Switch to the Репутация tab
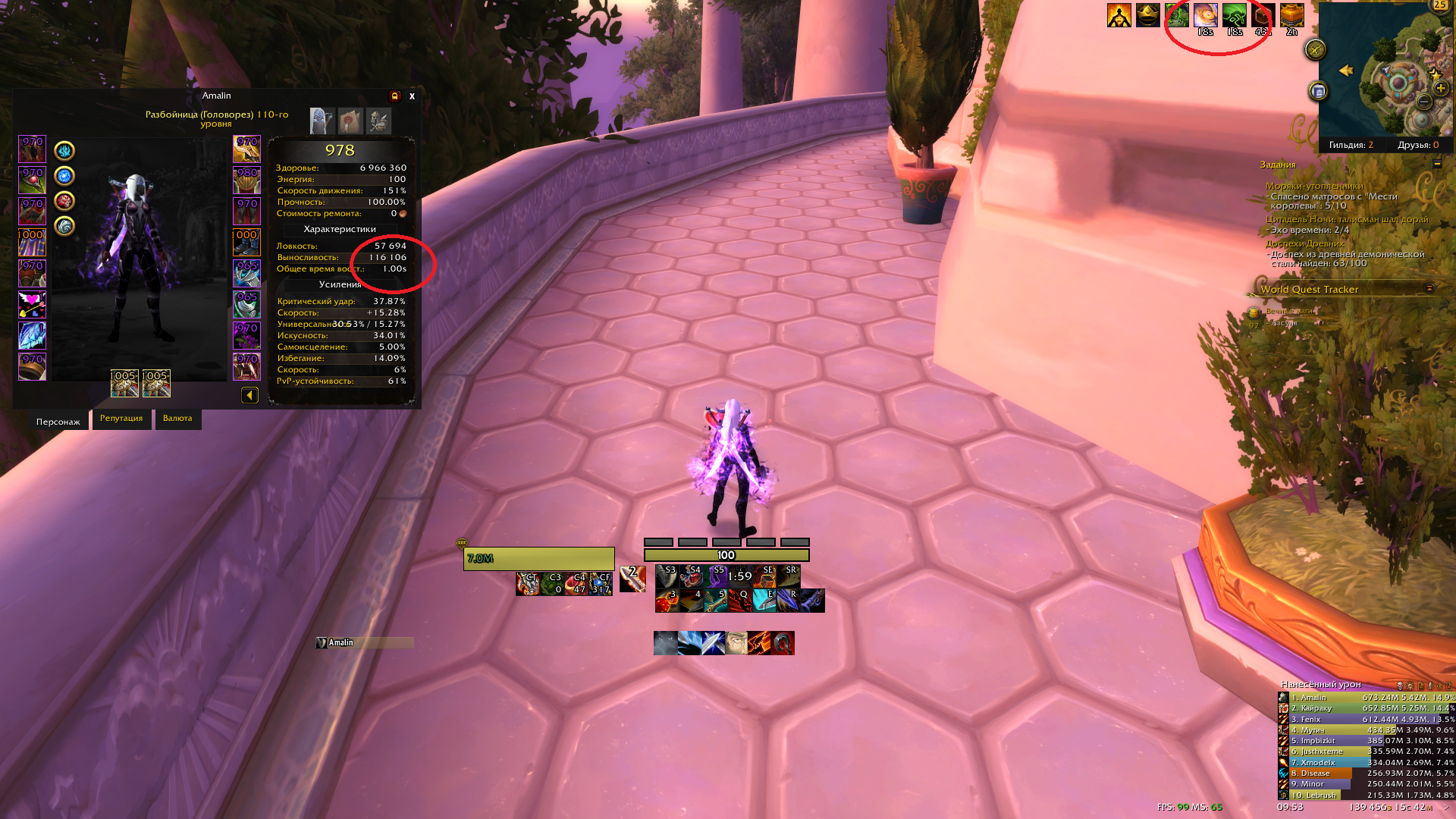Screen dimensions: 1456x819 (x=121, y=419)
